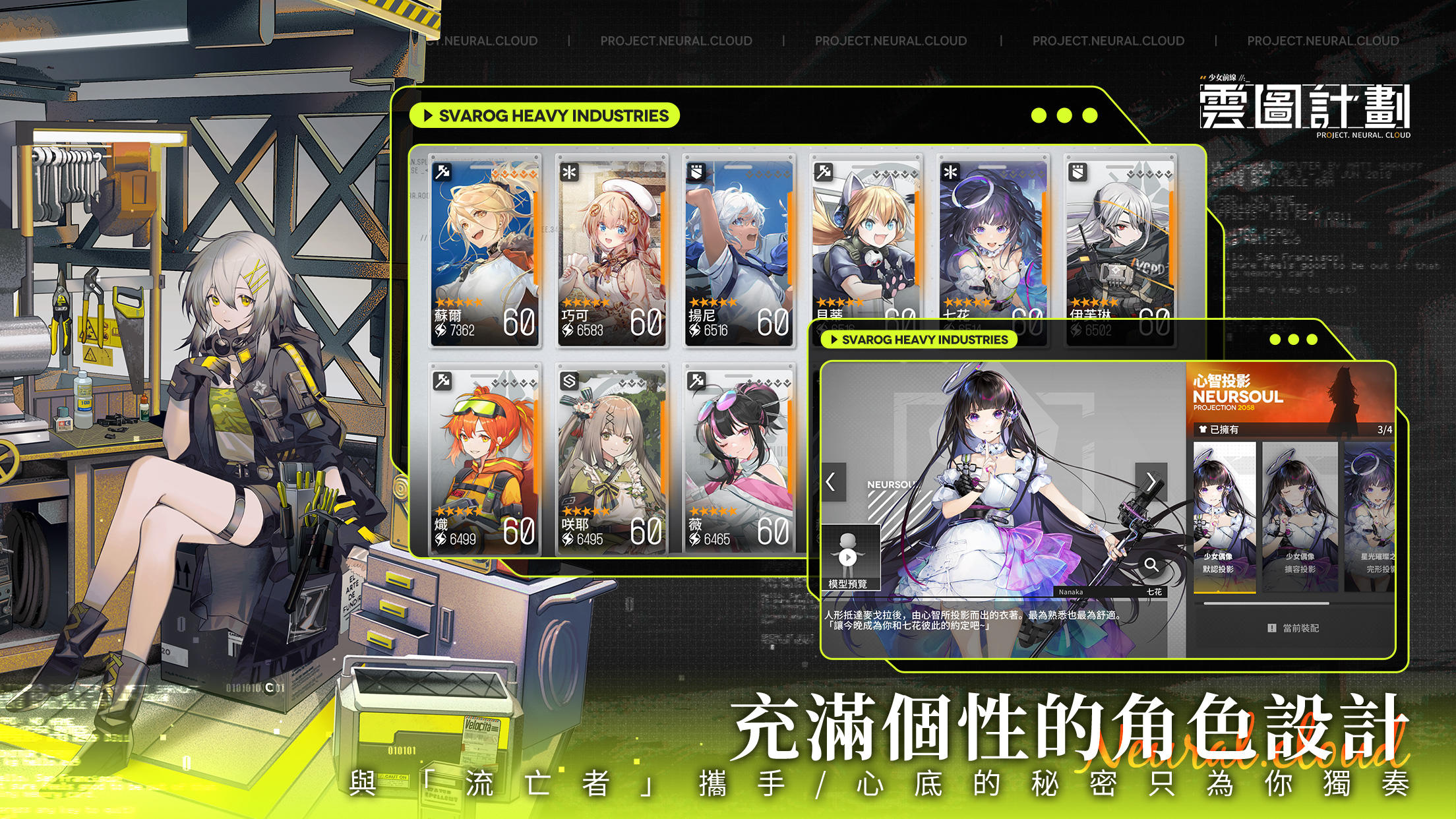This screenshot has width=1456, height=819.
Task: Click the snowflake class icon on 巧可's card
Action: click(x=570, y=173)
